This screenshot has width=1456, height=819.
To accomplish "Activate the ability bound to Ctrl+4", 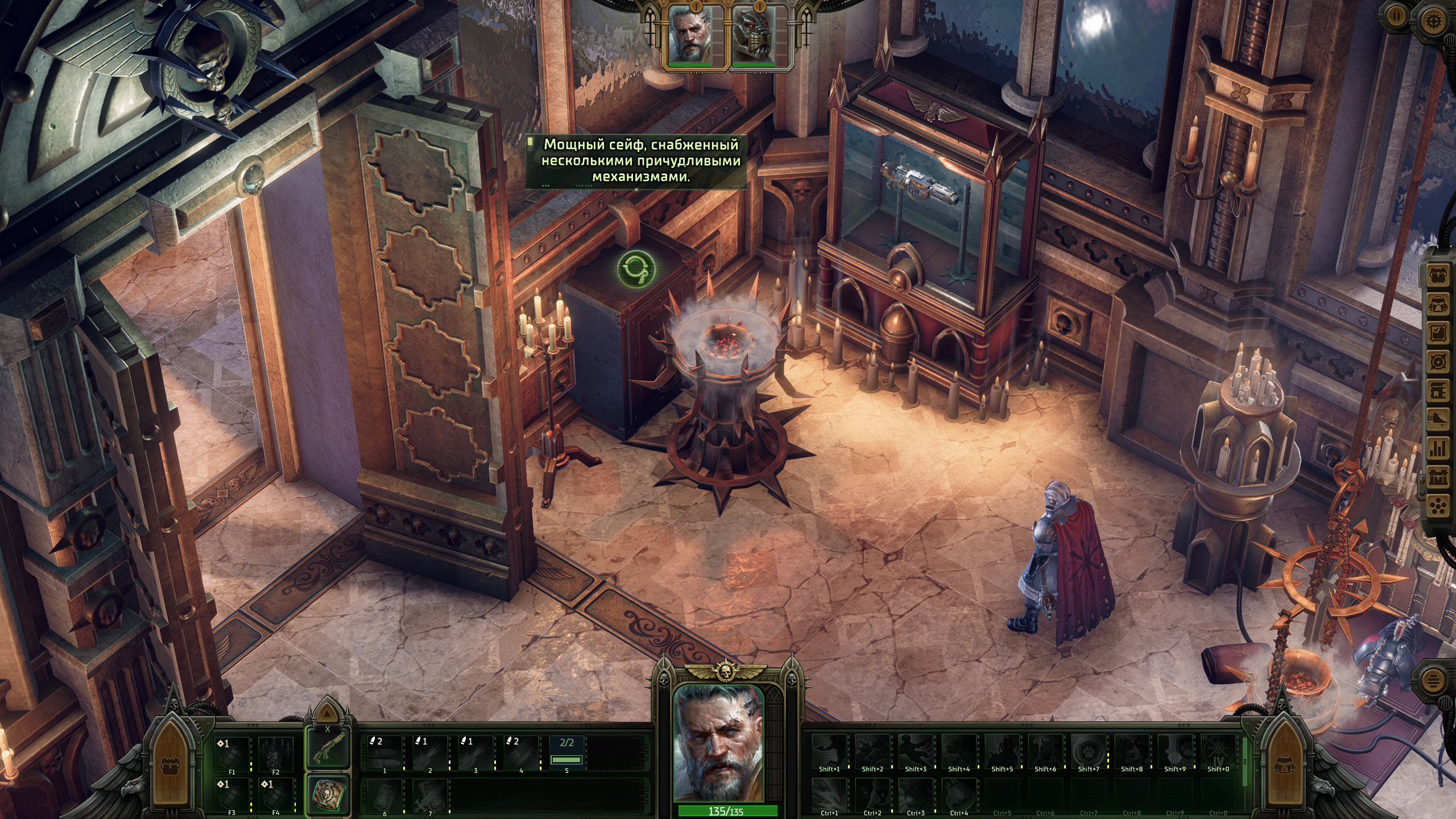I will [x=959, y=793].
